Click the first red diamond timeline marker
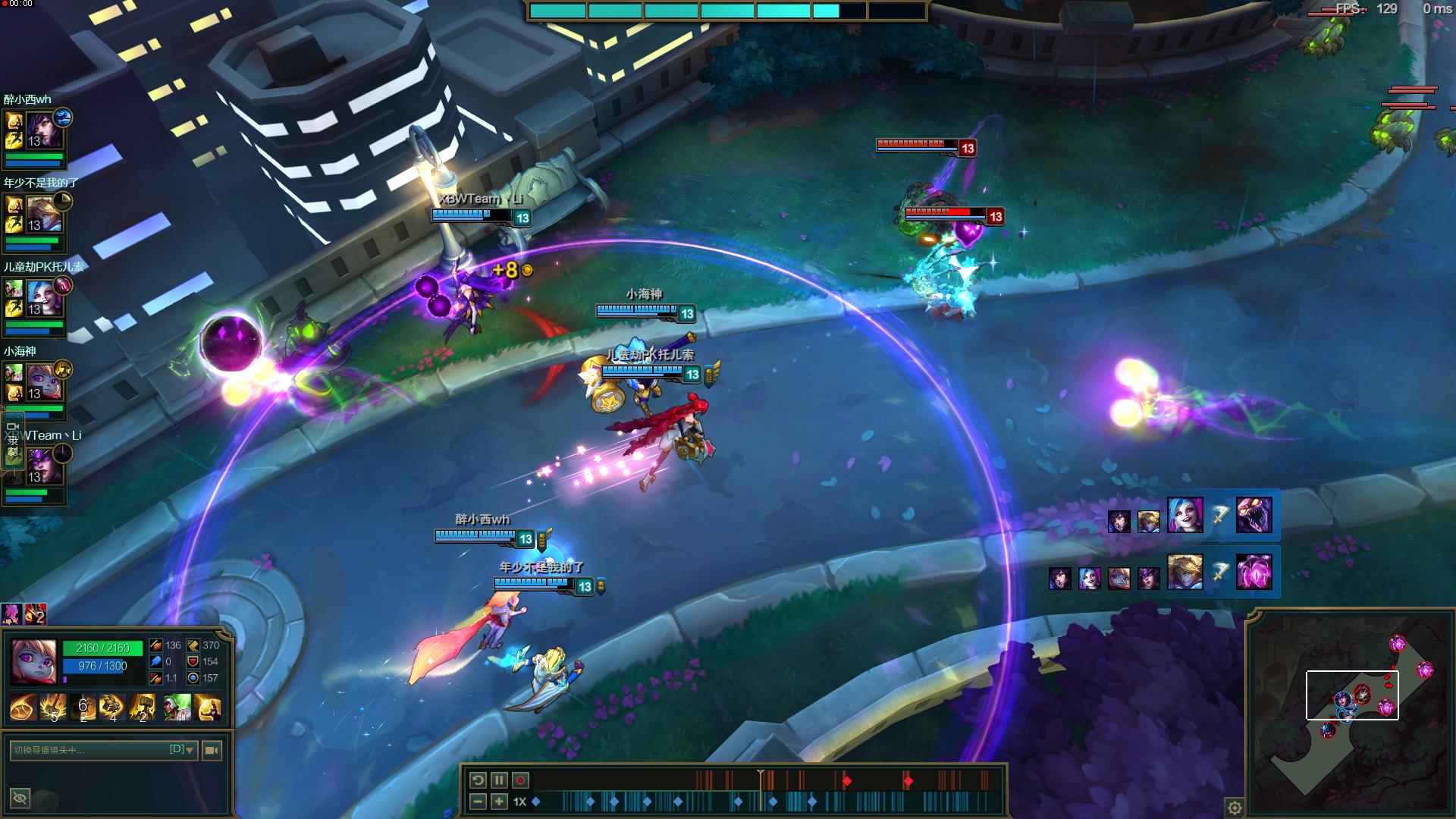The image size is (1456, 819). click(x=847, y=781)
